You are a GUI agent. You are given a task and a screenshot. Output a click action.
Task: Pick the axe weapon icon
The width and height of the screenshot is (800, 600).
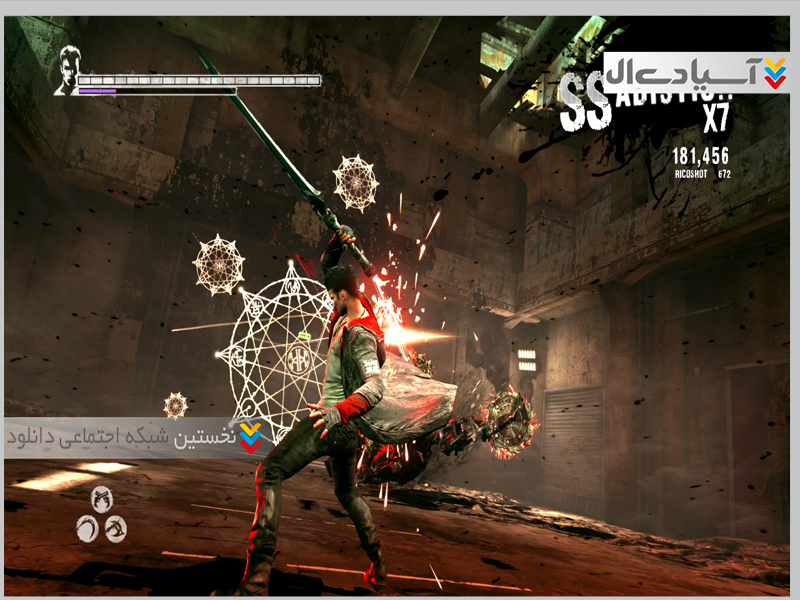(x=115, y=527)
